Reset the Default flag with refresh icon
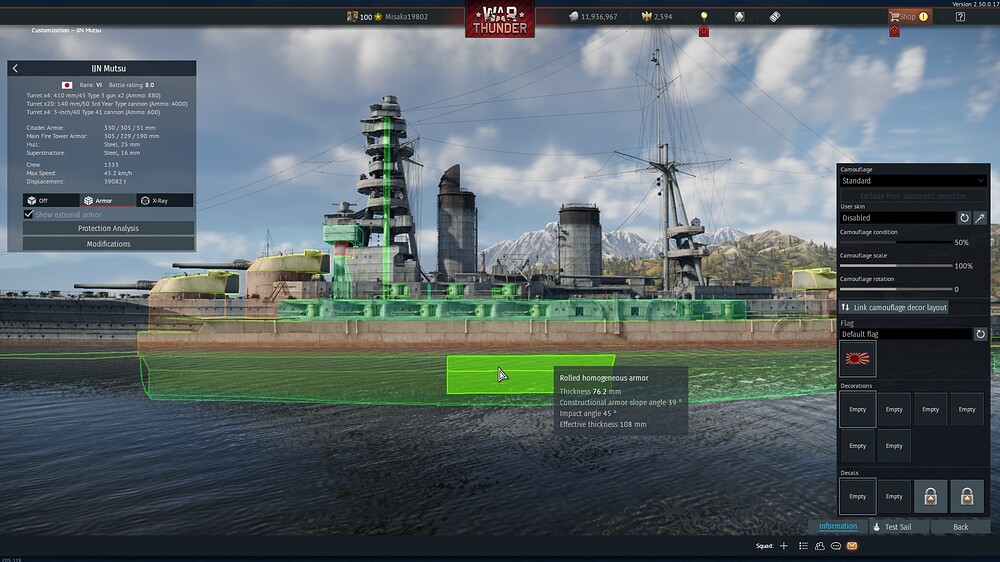 980,334
